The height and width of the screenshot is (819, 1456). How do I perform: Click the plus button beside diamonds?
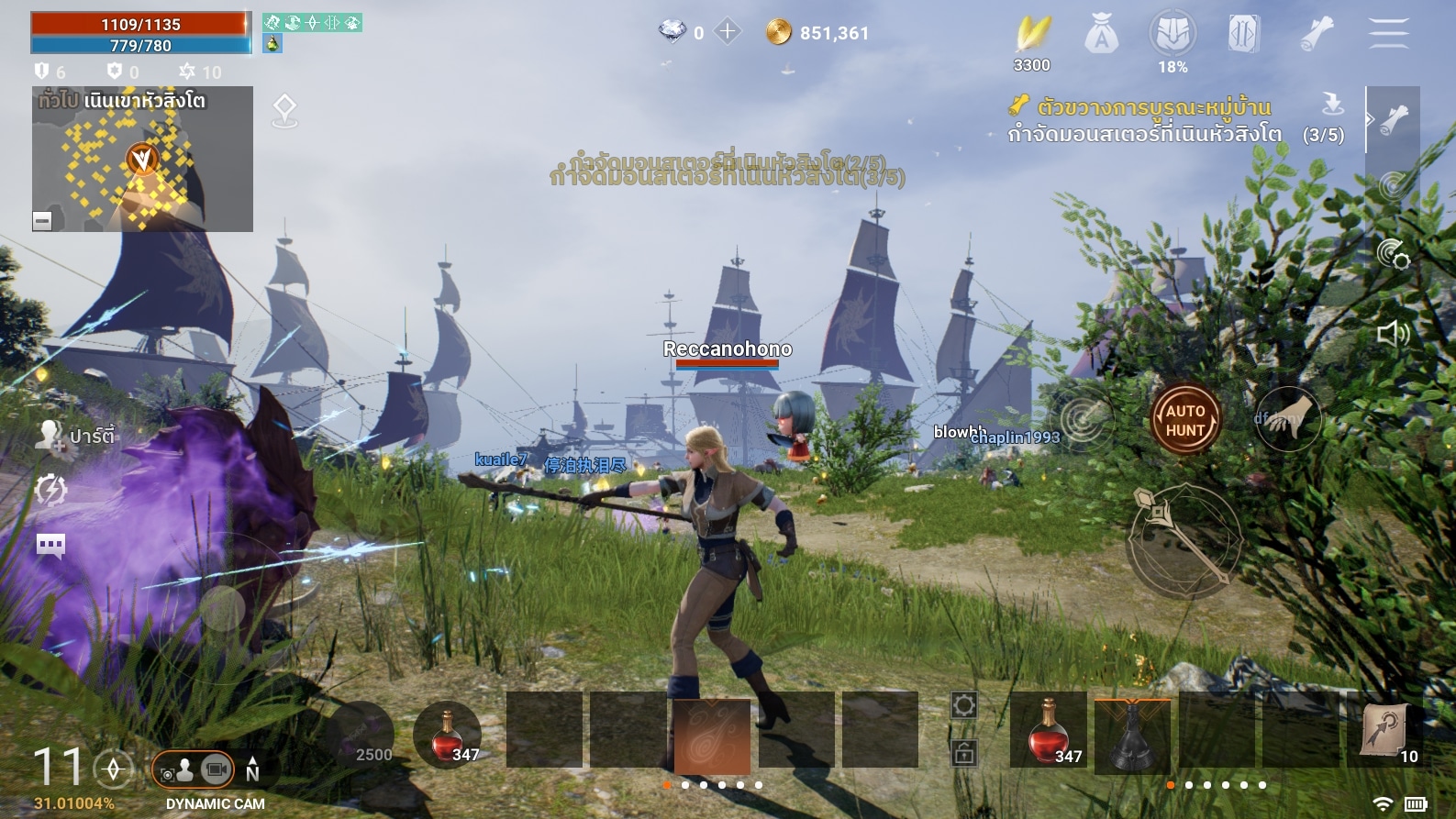coord(728,32)
